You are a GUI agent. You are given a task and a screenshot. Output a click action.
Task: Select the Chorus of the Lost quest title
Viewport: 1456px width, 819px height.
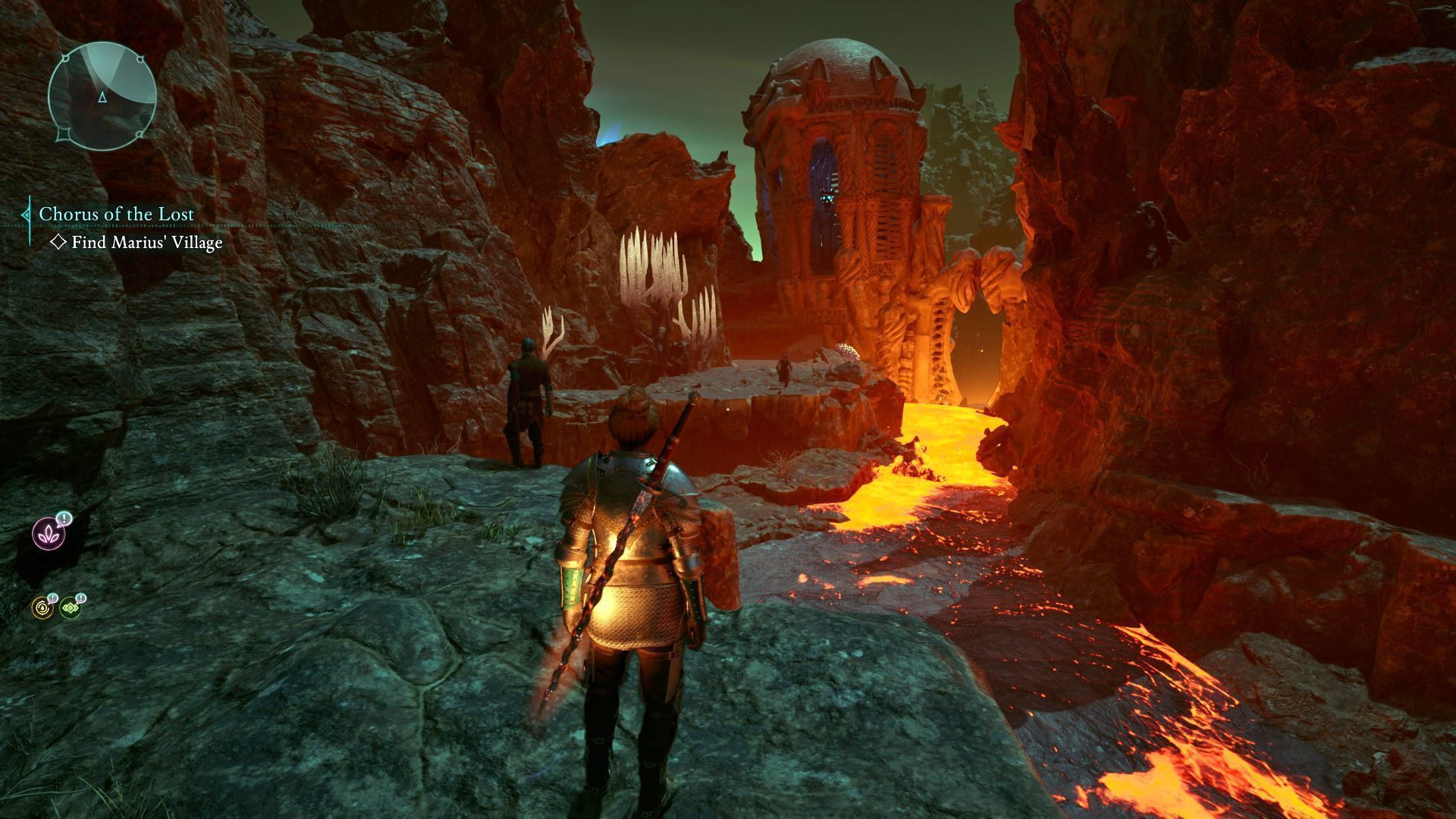pyautogui.click(x=116, y=214)
